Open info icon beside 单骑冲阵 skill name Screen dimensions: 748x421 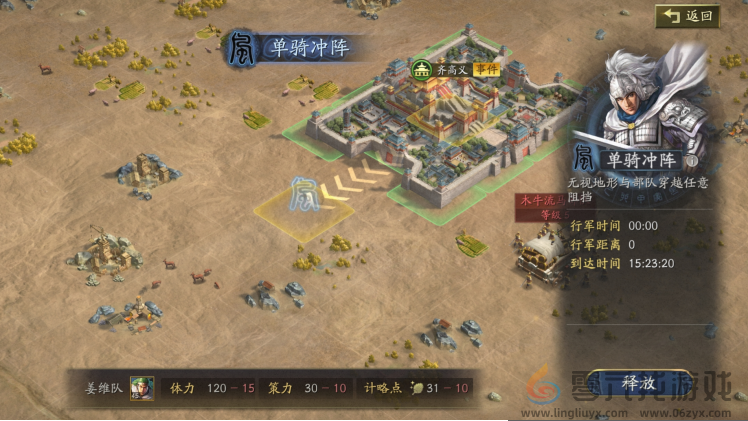pyautogui.click(x=691, y=161)
